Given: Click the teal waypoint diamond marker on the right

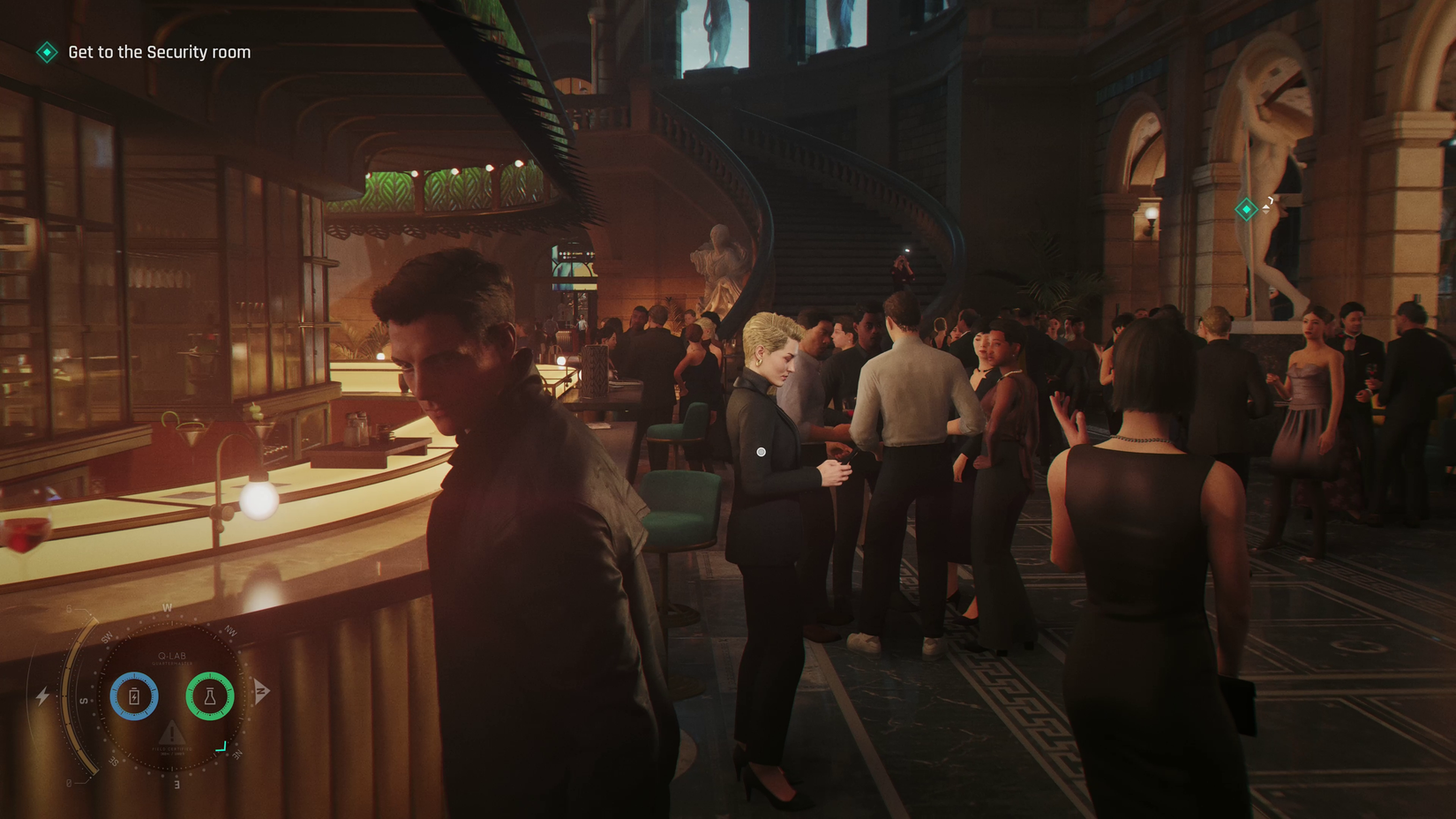Looking at the screenshot, I should pyautogui.click(x=1246, y=209).
